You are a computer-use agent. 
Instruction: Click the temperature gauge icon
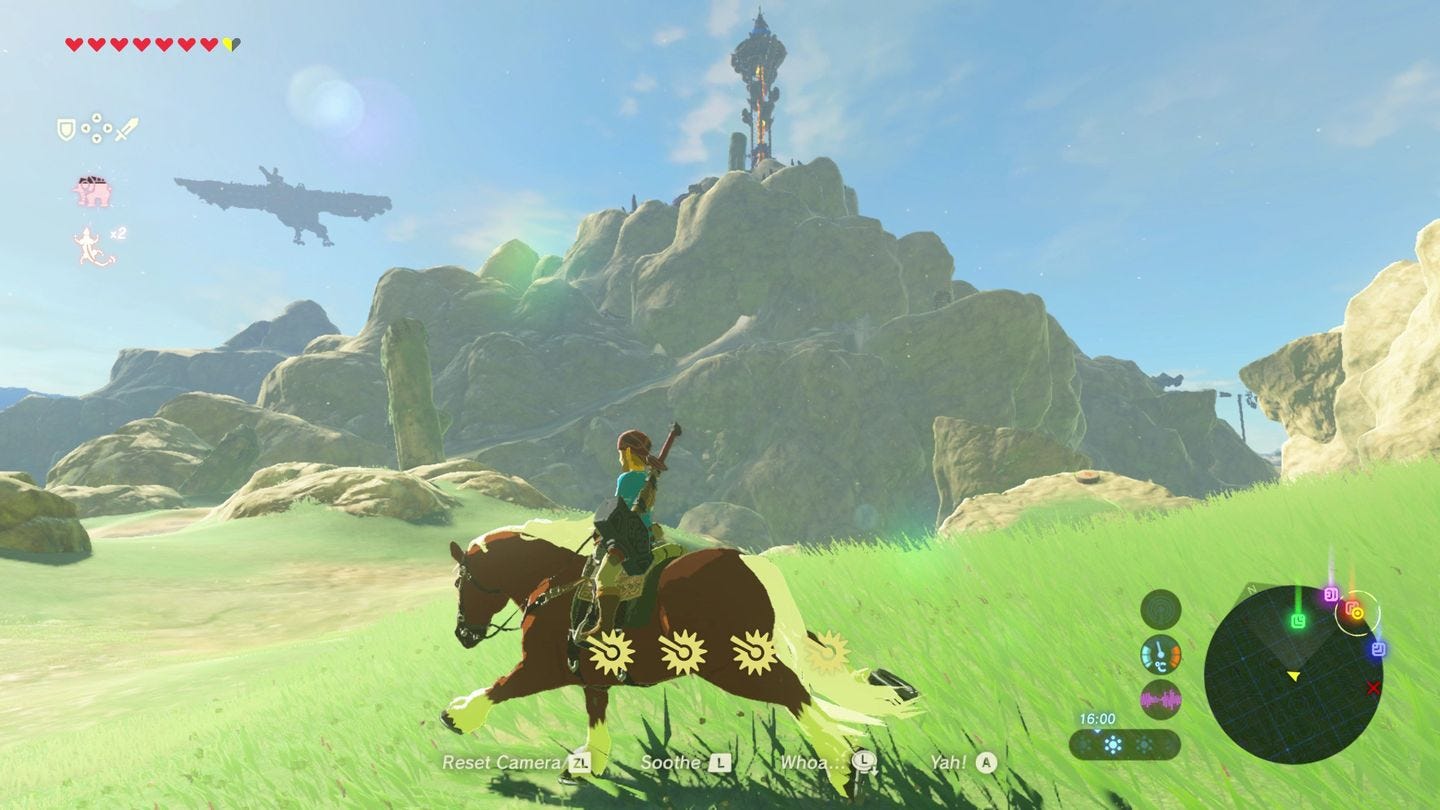pos(1161,656)
